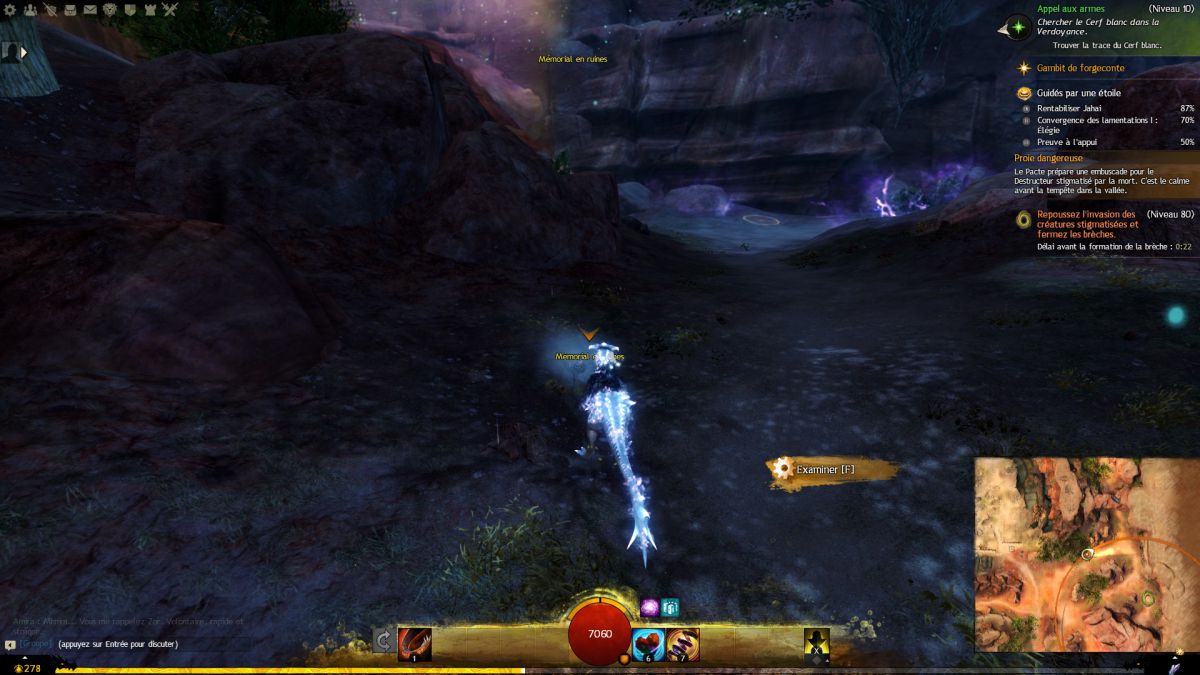Click the chat box input line
This screenshot has width=1200, height=675.
coord(118,644)
